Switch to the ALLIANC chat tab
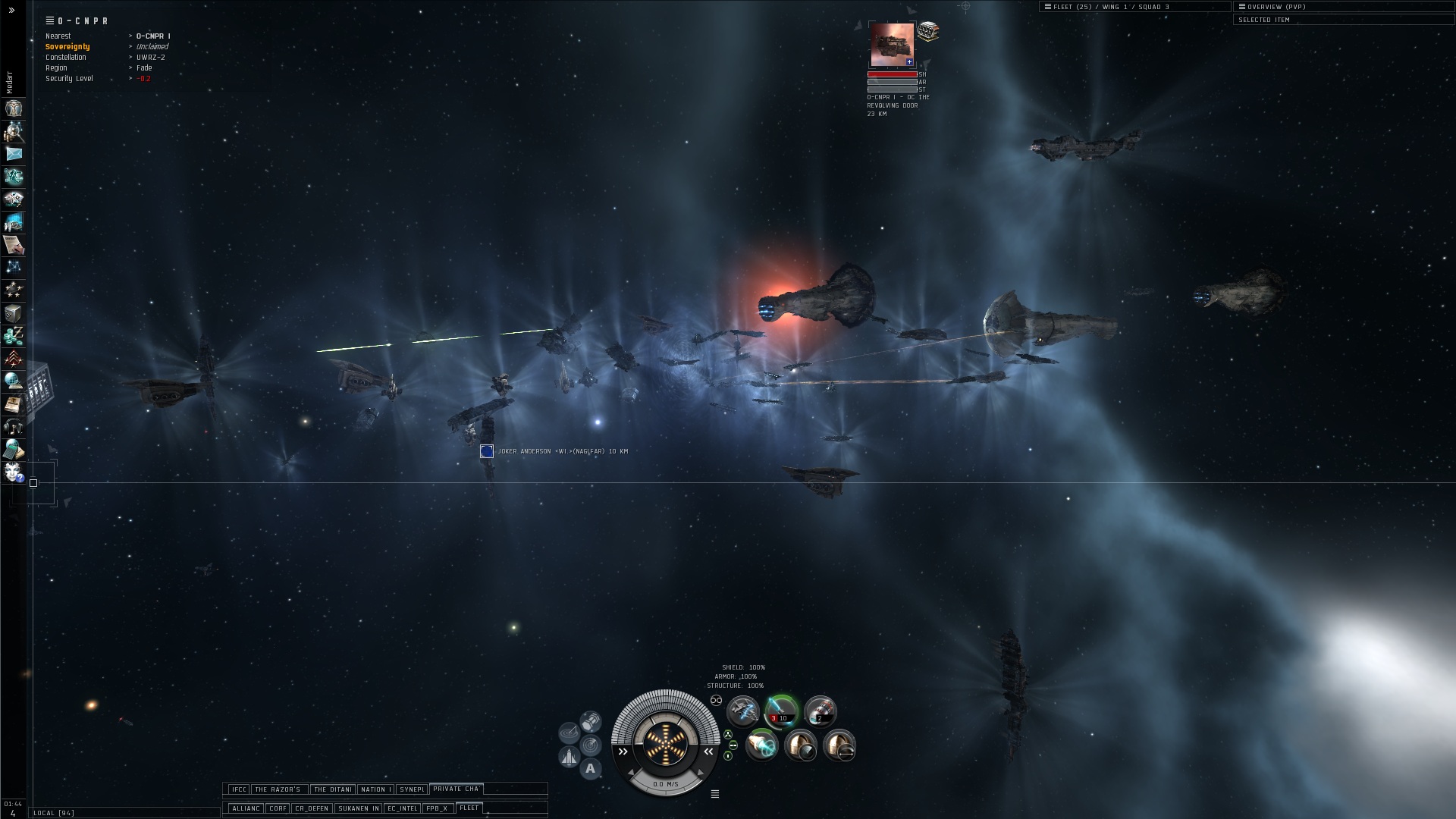This screenshot has height=819, width=1456. point(246,808)
